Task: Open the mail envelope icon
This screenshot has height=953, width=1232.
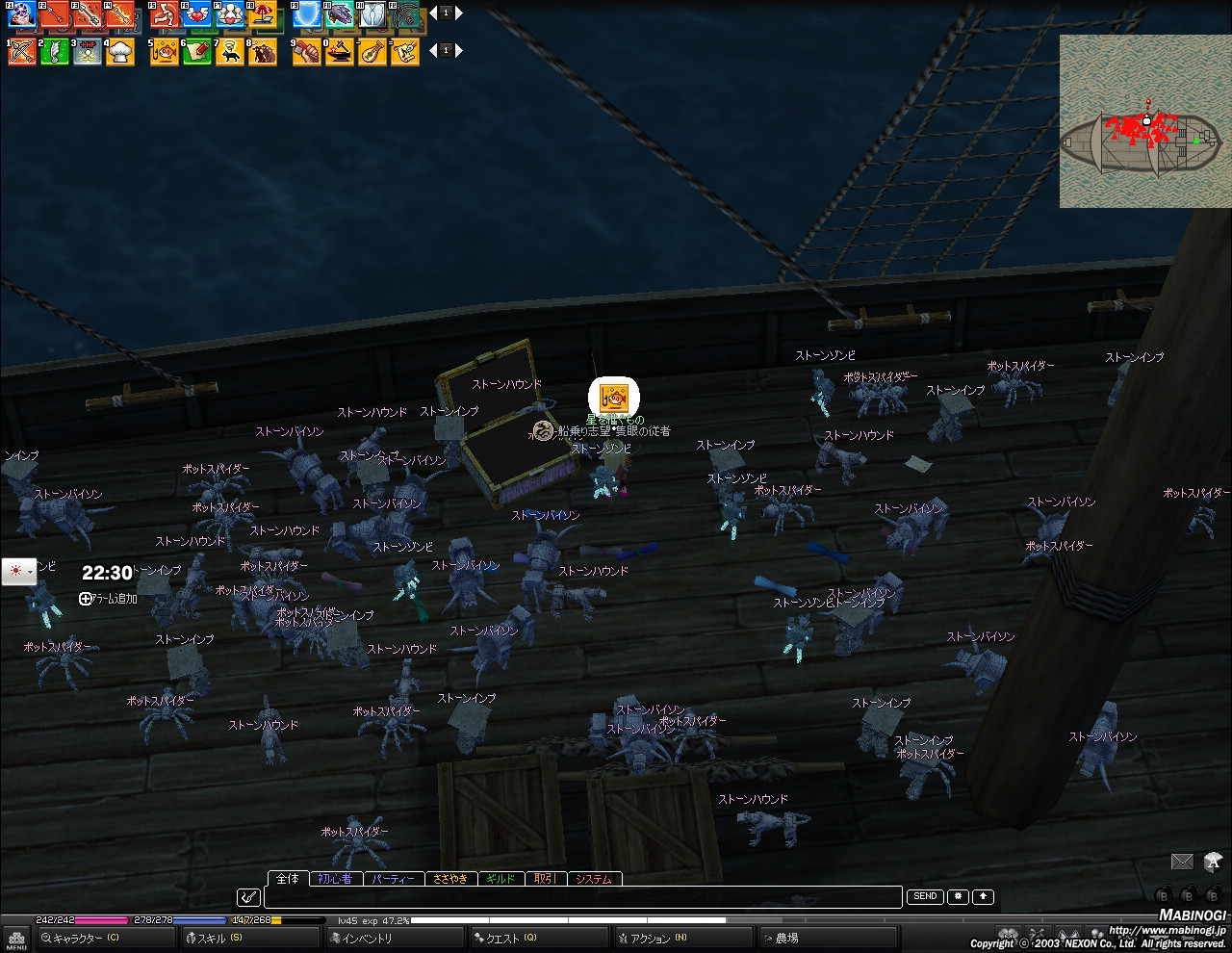Action: [x=1182, y=862]
